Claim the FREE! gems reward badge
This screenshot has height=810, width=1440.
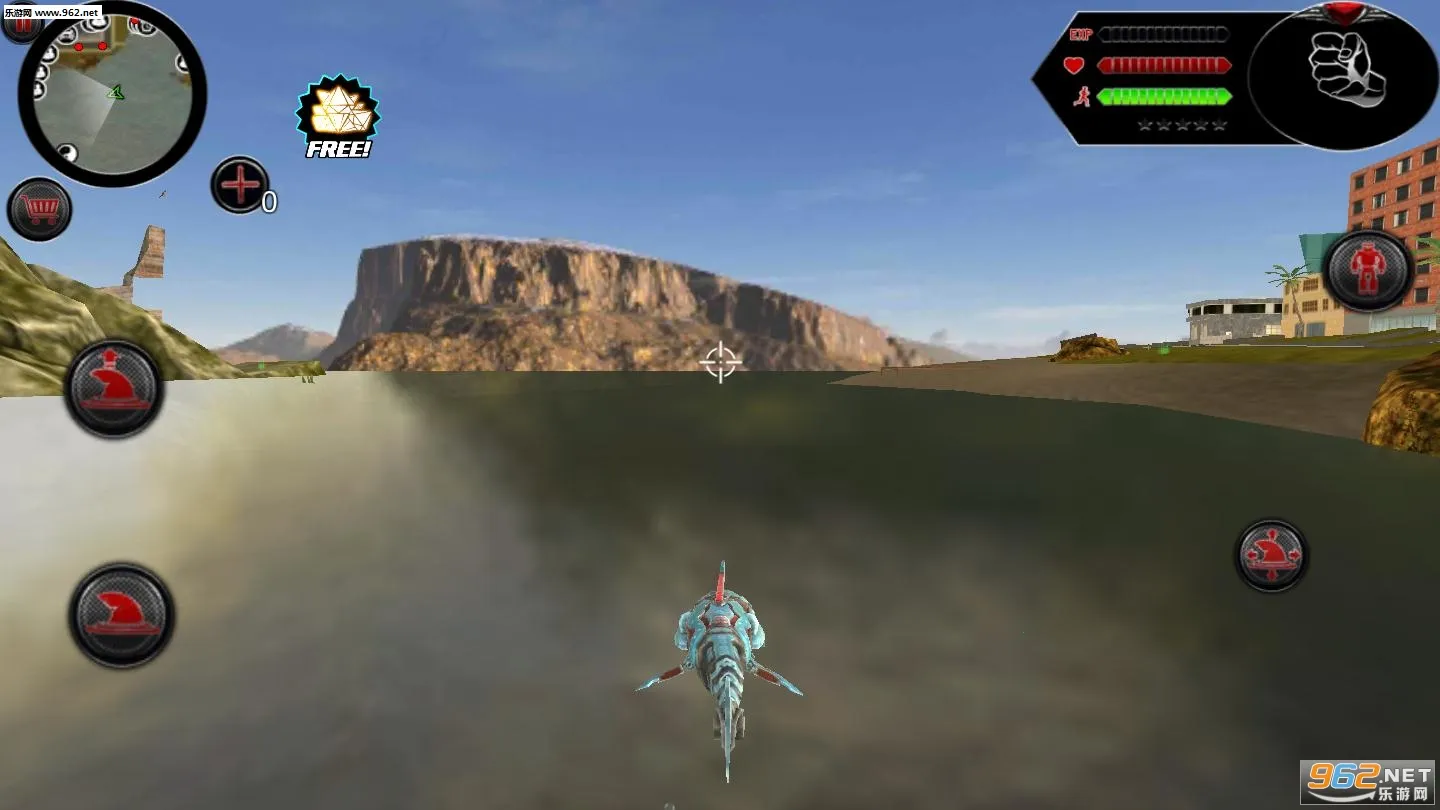pyautogui.click(x=337, y=115)
